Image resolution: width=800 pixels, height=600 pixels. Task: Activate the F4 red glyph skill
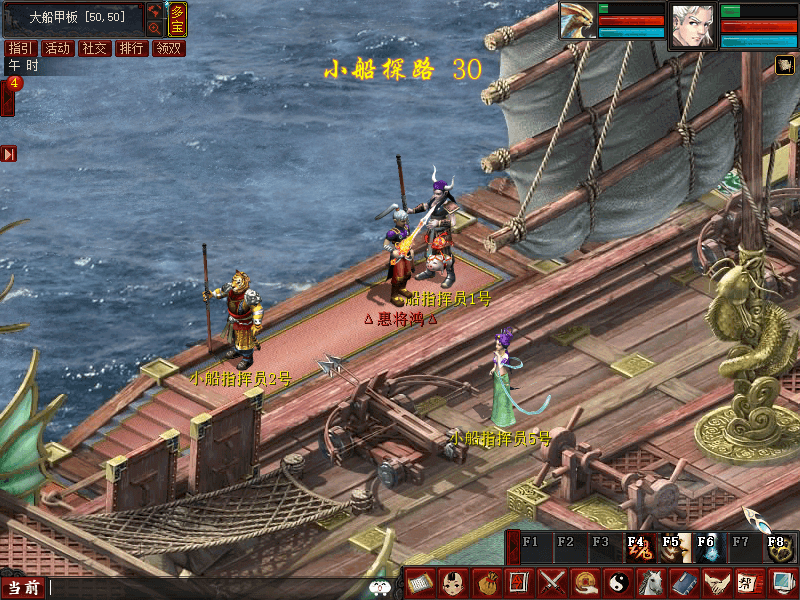coord(636,547)
